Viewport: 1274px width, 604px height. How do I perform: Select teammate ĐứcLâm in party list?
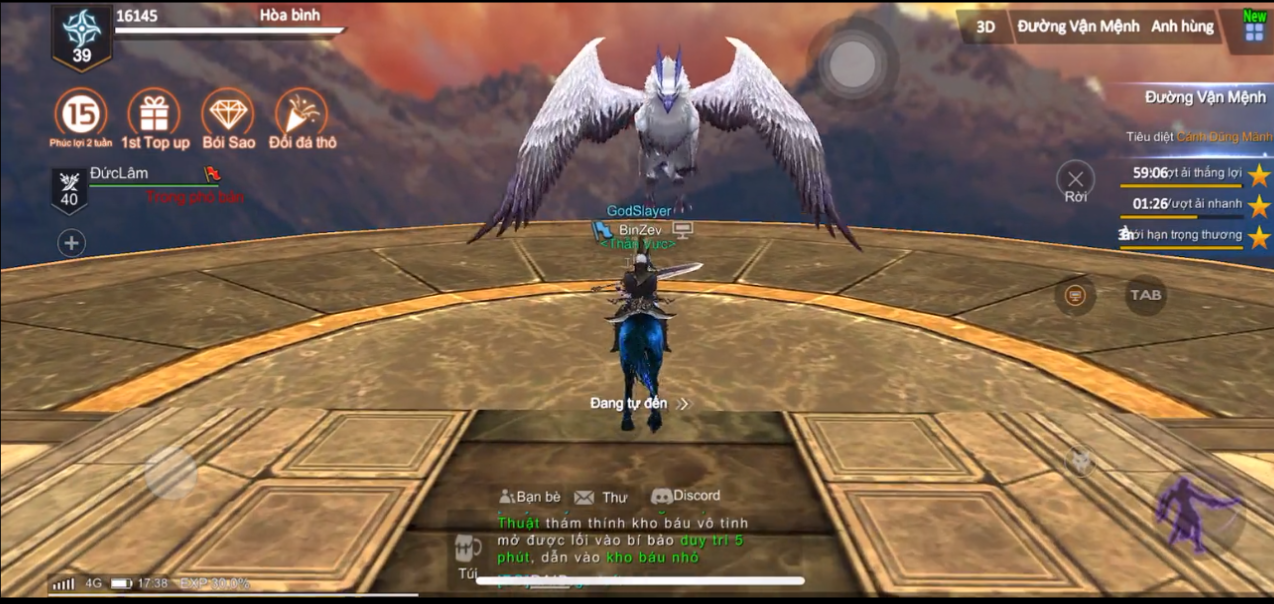click(x=120, y=174)
